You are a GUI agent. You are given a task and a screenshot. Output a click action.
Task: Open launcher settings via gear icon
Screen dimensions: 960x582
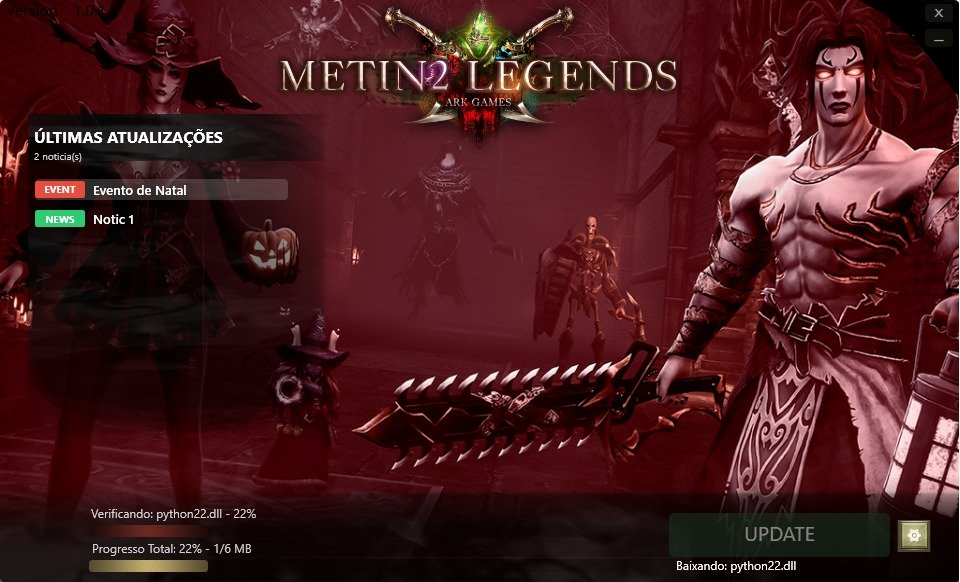click(x=913, y=535)
